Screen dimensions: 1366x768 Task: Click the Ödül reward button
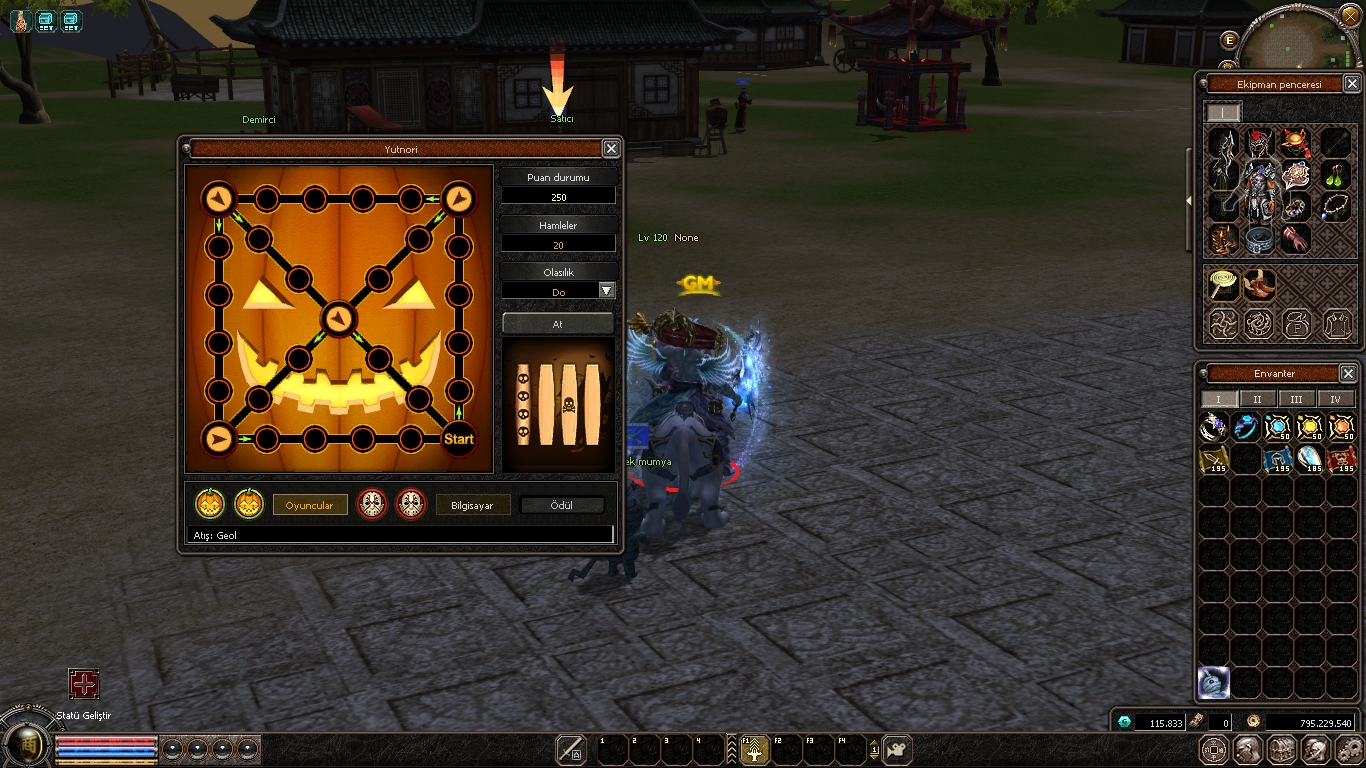point(562,505)
